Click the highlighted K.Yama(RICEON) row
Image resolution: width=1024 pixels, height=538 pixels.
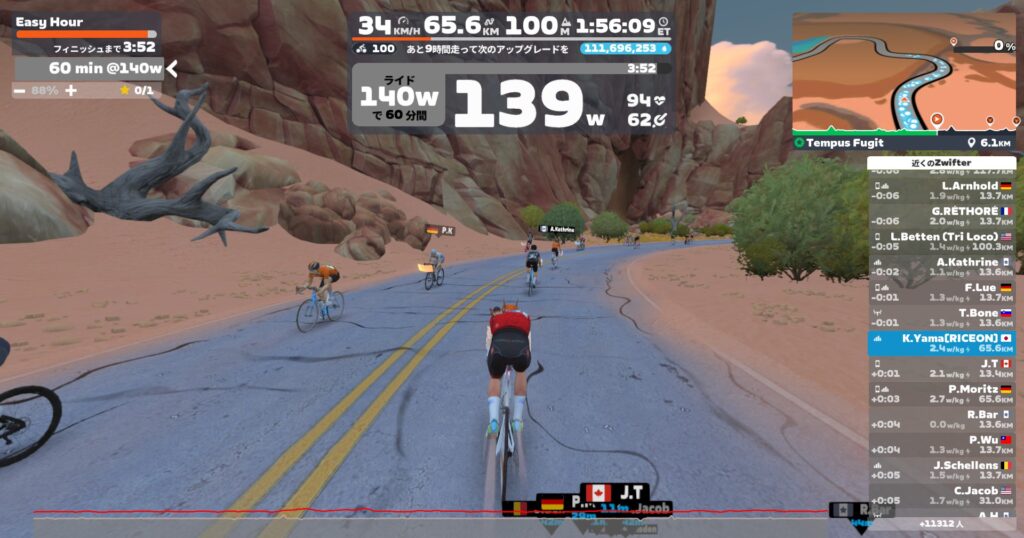click(x=942, y=343)
